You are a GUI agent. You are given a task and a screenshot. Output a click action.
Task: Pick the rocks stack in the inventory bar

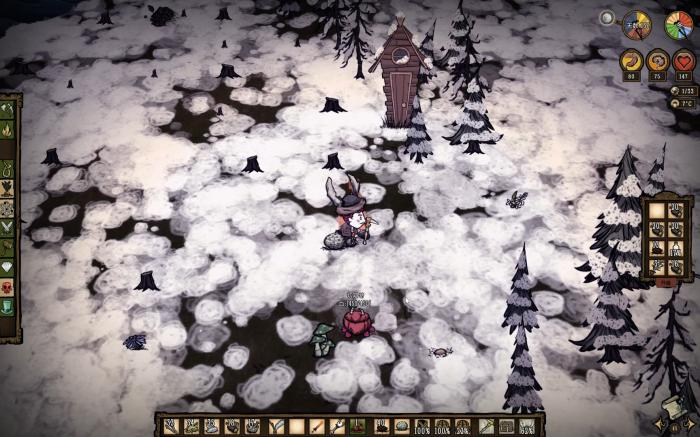point(401,427)
